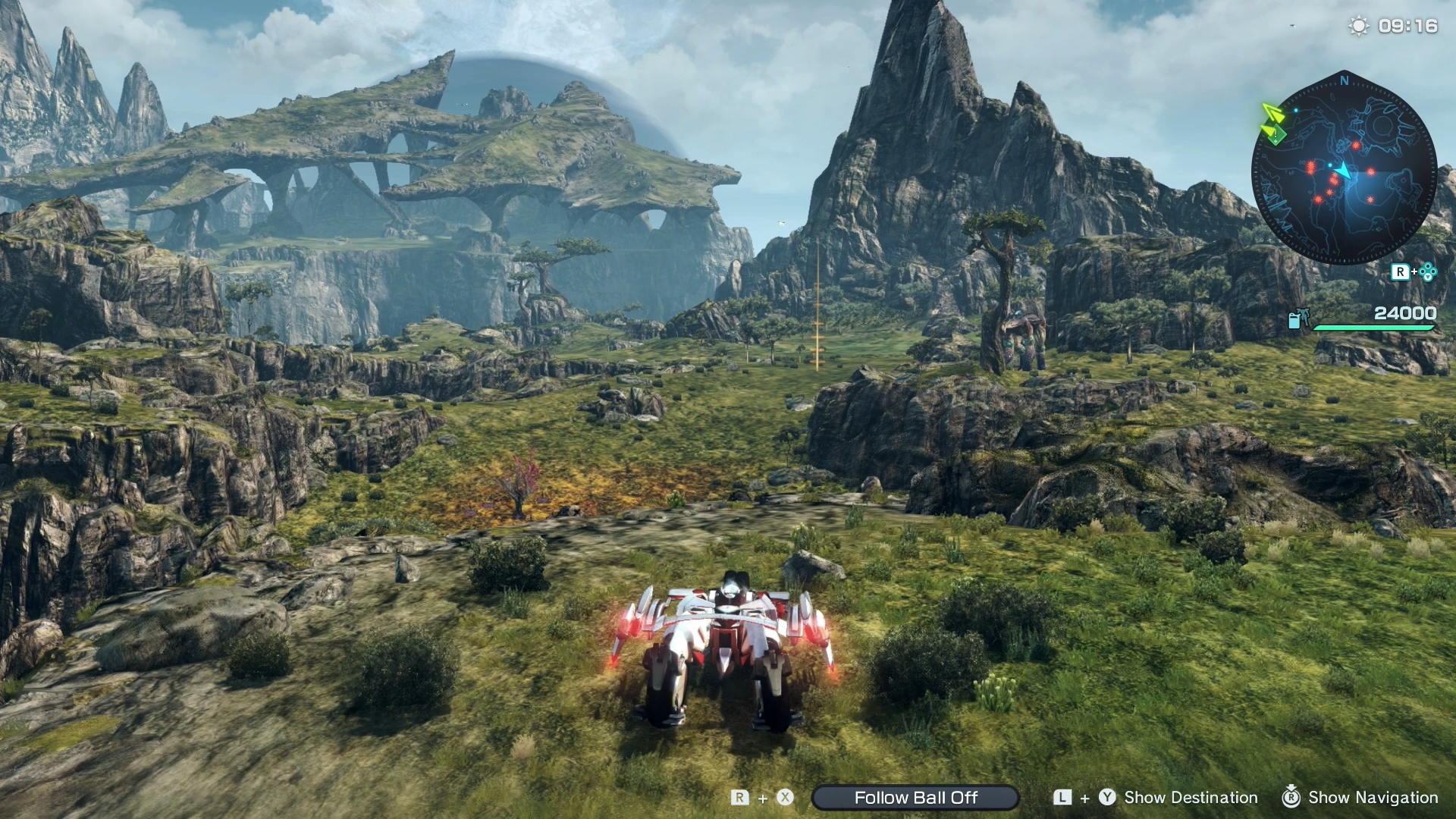Image resolution: width=1456 pixels, height=819 pixels.
Task: Click the green arrow marker on minimap edge
Action: pos(1273,124)
